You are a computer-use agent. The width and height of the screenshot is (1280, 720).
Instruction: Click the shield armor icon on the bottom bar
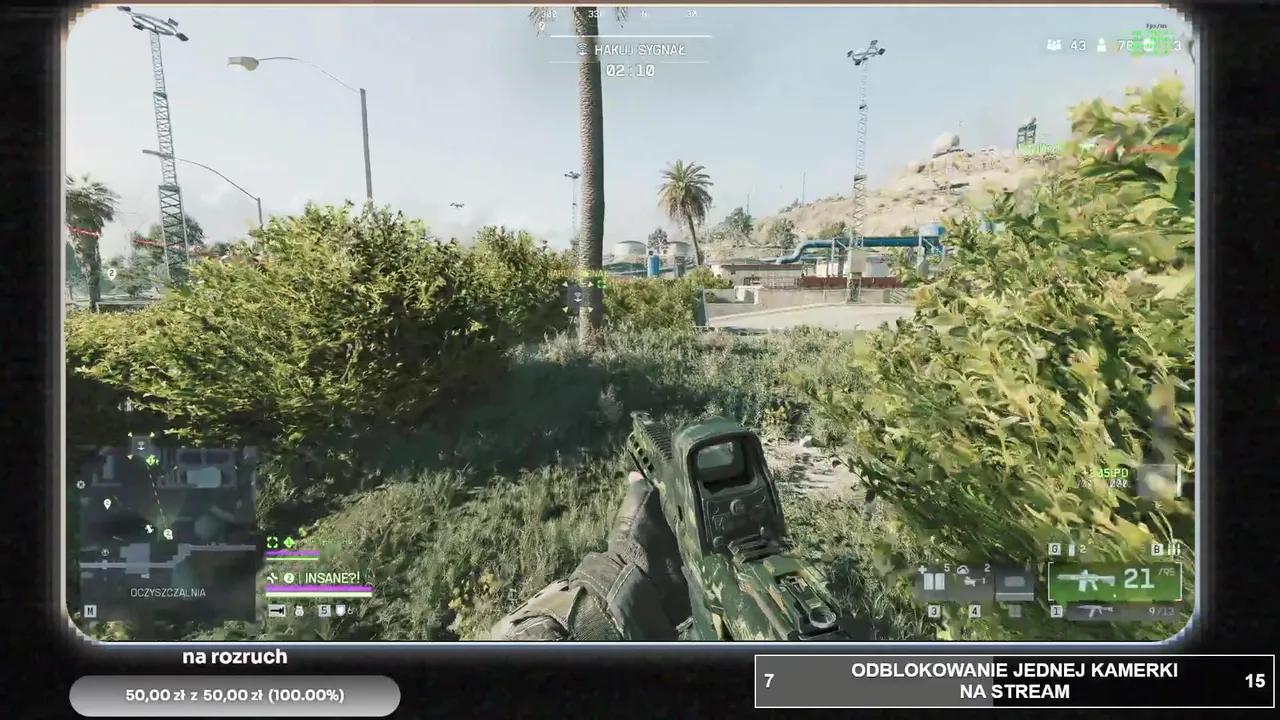pyautogui.click(x=340, y=612)
